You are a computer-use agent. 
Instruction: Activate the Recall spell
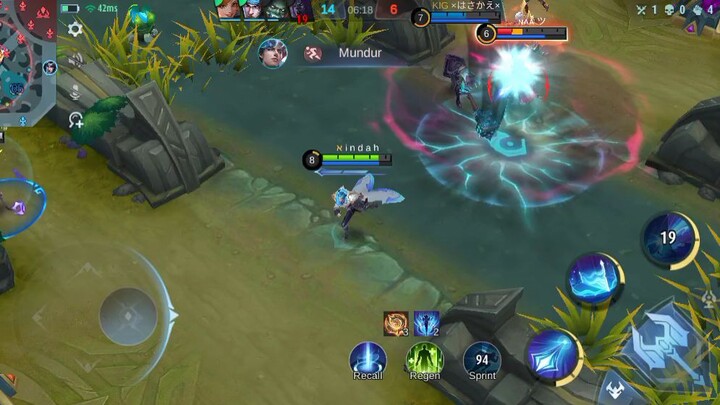coord(367,359)
